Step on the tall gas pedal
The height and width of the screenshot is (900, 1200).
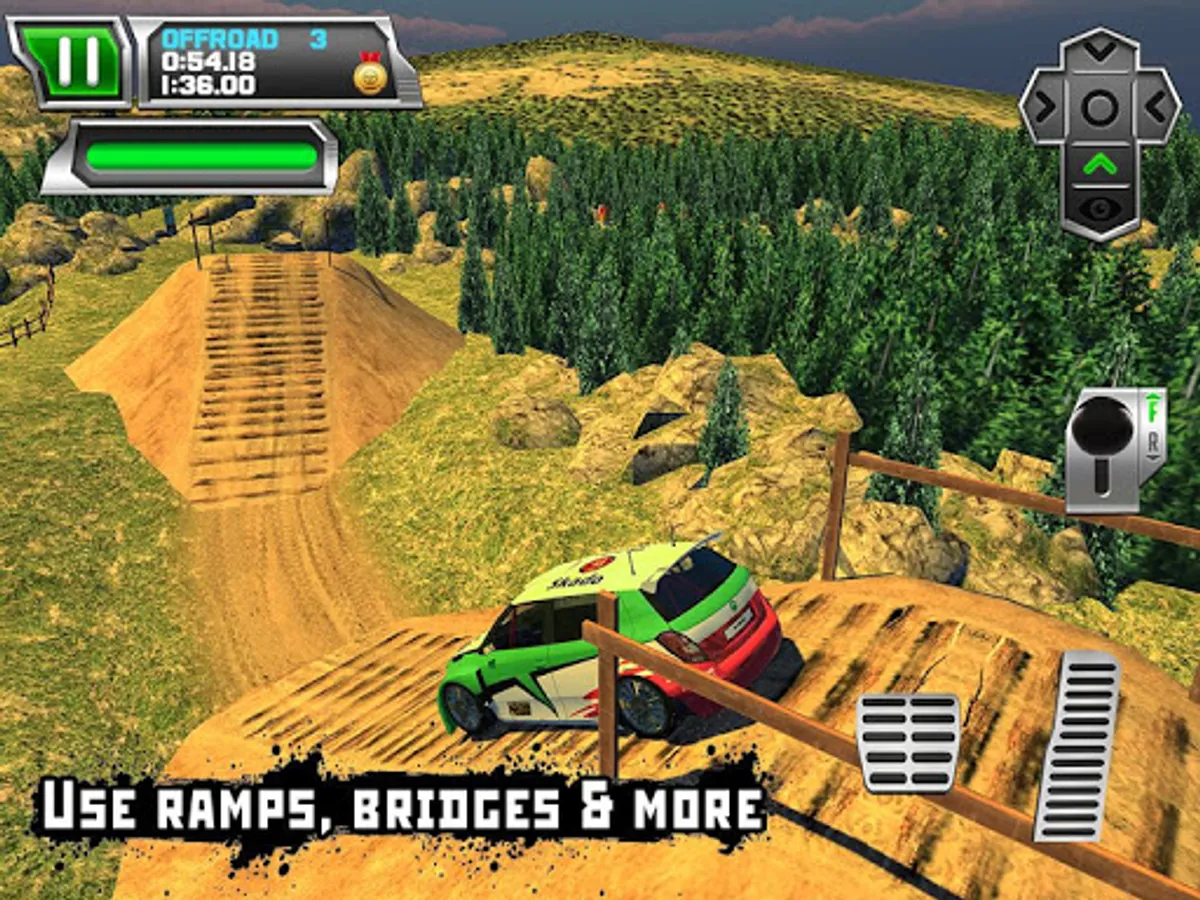tap(1076, 744)
